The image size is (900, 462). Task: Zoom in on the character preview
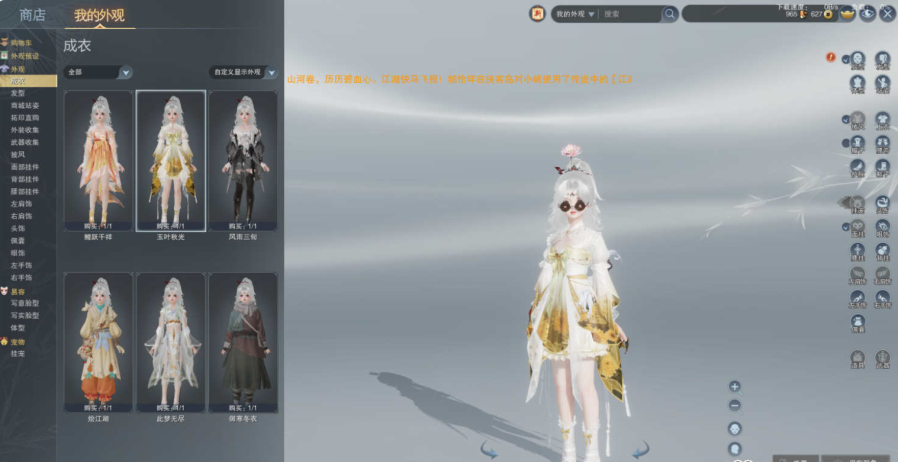735,386
